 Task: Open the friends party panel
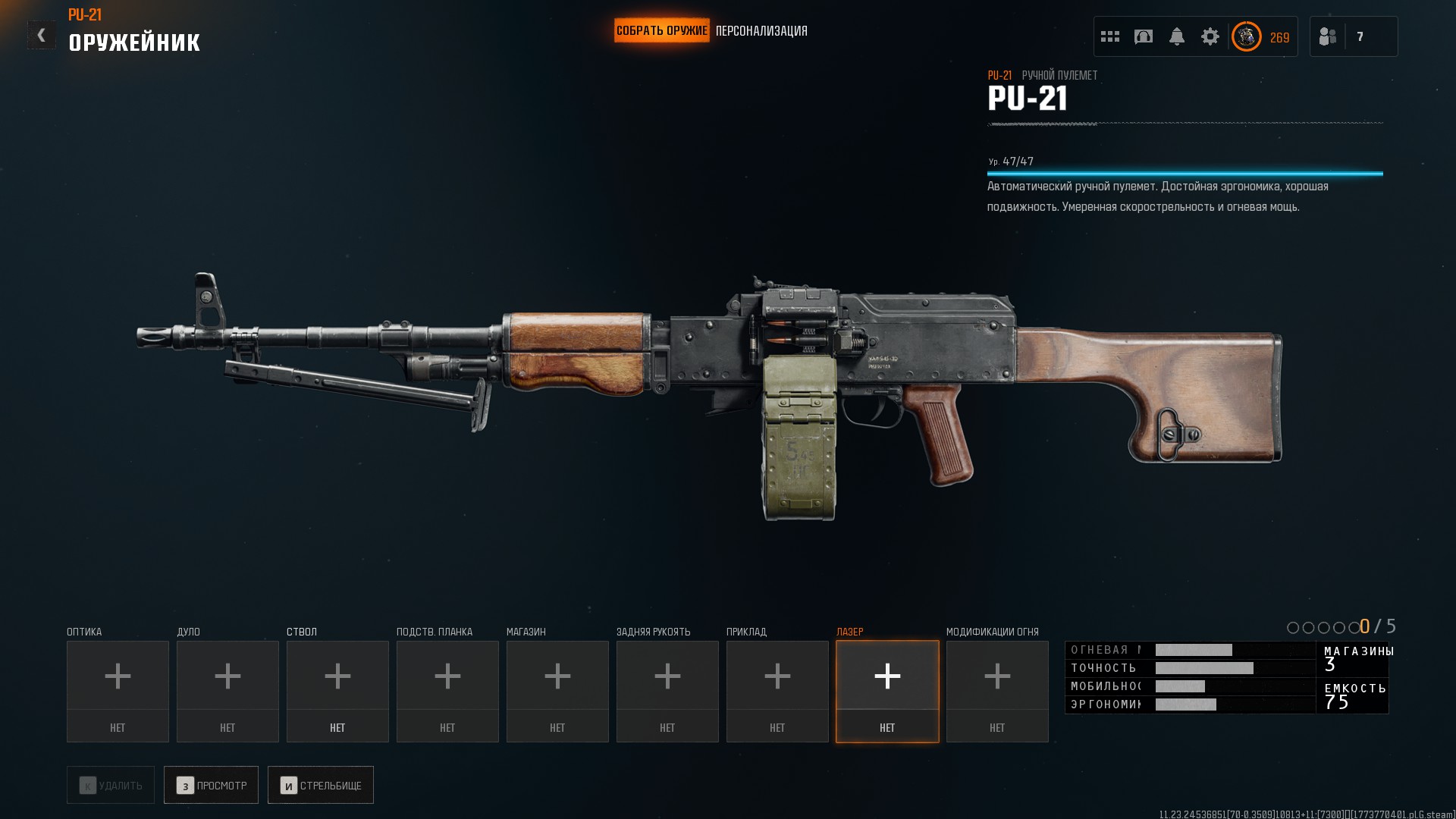[x=1353, y=36]
